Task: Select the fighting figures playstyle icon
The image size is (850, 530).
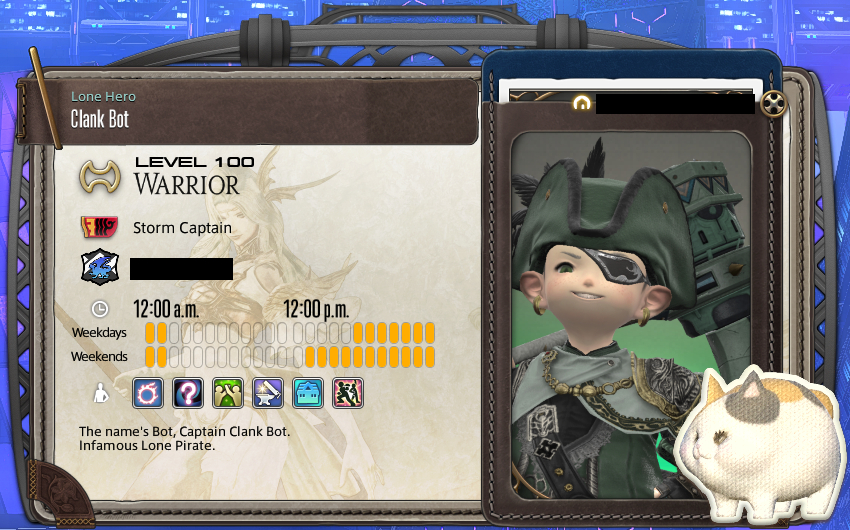Action: 348,392
